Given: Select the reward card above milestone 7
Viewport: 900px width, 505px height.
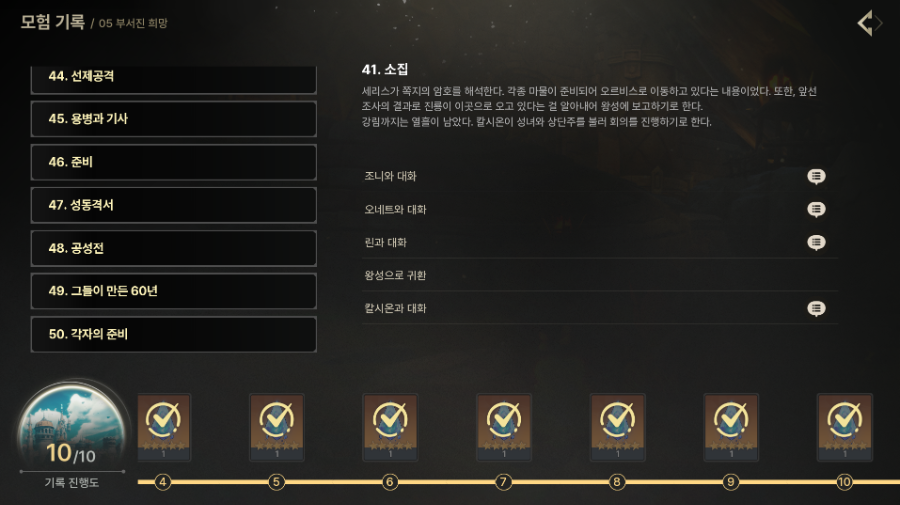Looking at the screenshot, I should click(x=504, y=427).
